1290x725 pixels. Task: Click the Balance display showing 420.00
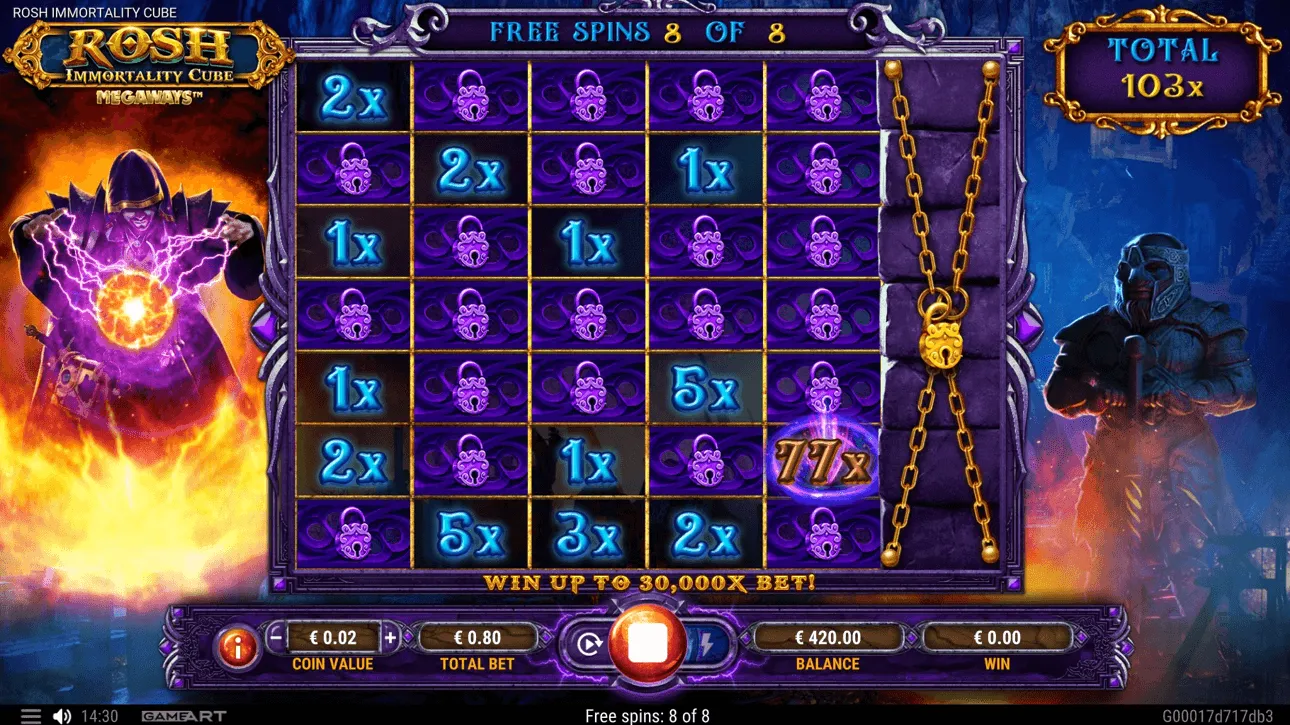coord(827,636)
